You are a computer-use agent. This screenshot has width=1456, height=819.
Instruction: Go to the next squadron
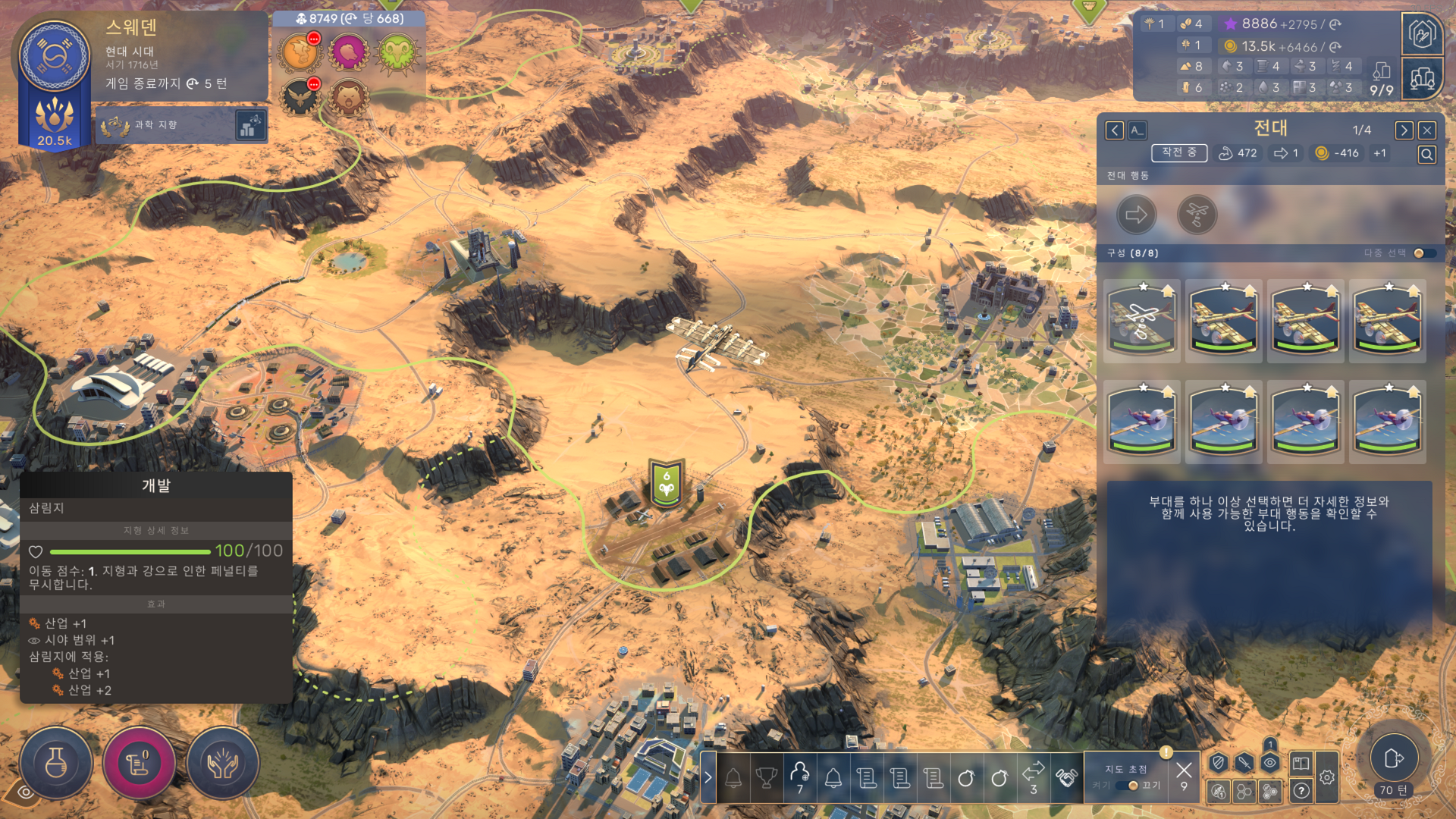pyautogui.click(x=1404, y=130)
